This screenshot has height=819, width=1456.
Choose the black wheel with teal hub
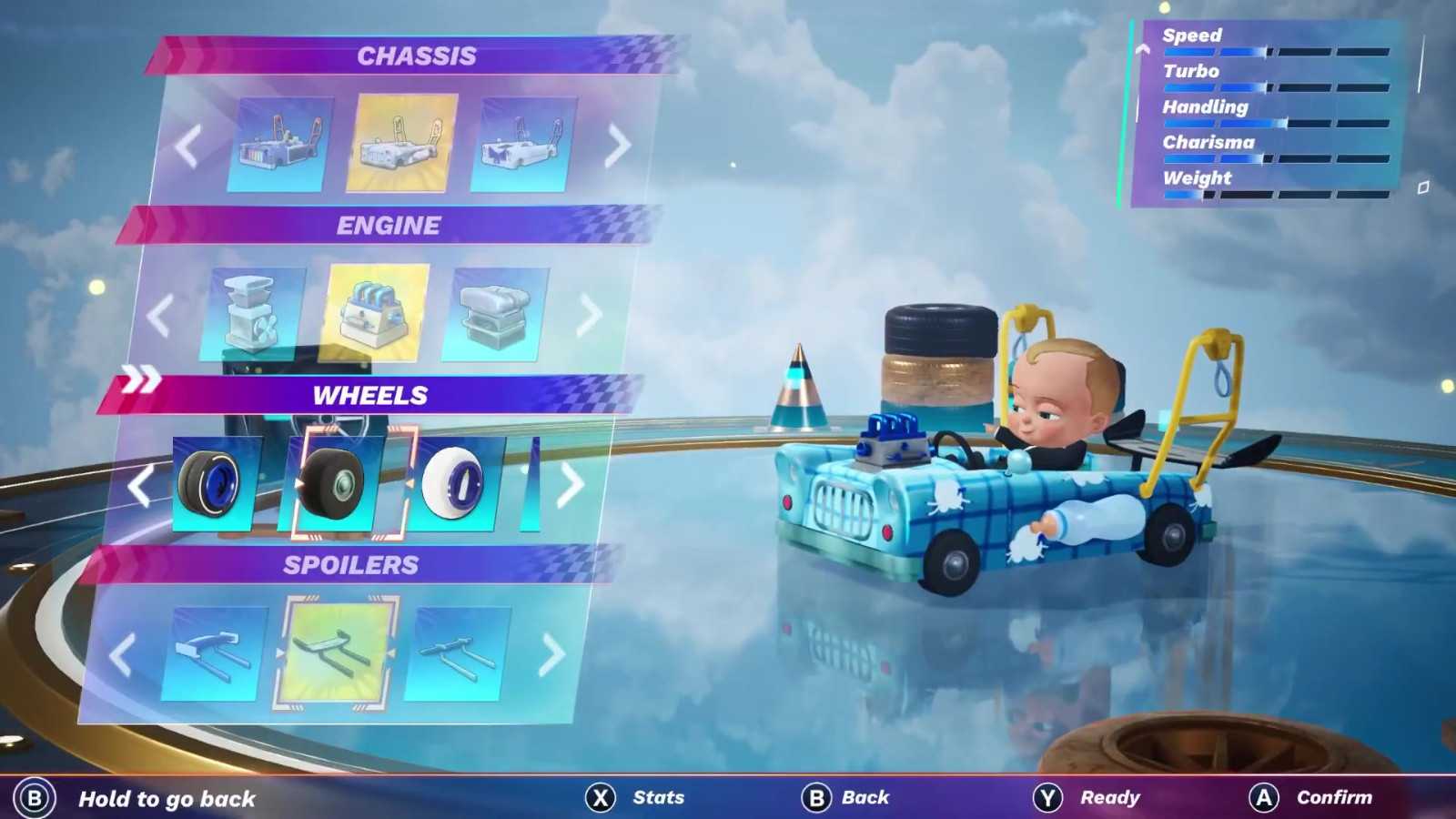point(335,482)
